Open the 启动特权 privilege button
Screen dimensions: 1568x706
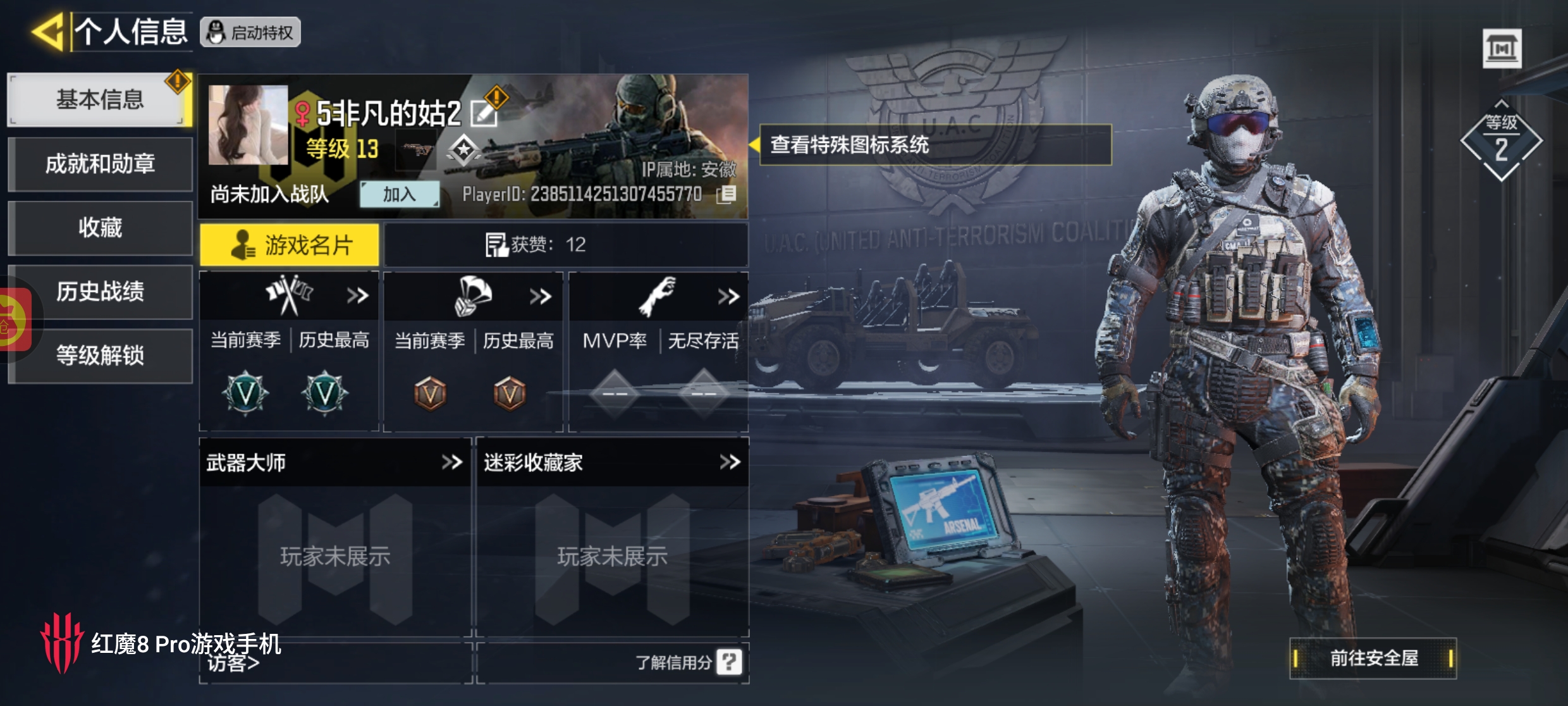coord(250,32)
